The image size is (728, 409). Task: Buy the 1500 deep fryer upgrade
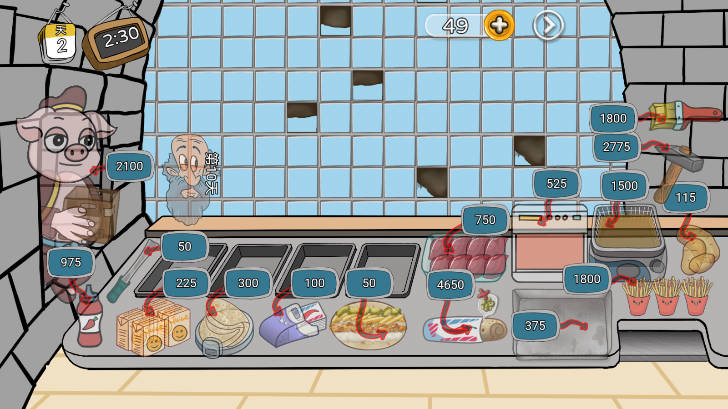pyautogui.click(x=624, y=186)
